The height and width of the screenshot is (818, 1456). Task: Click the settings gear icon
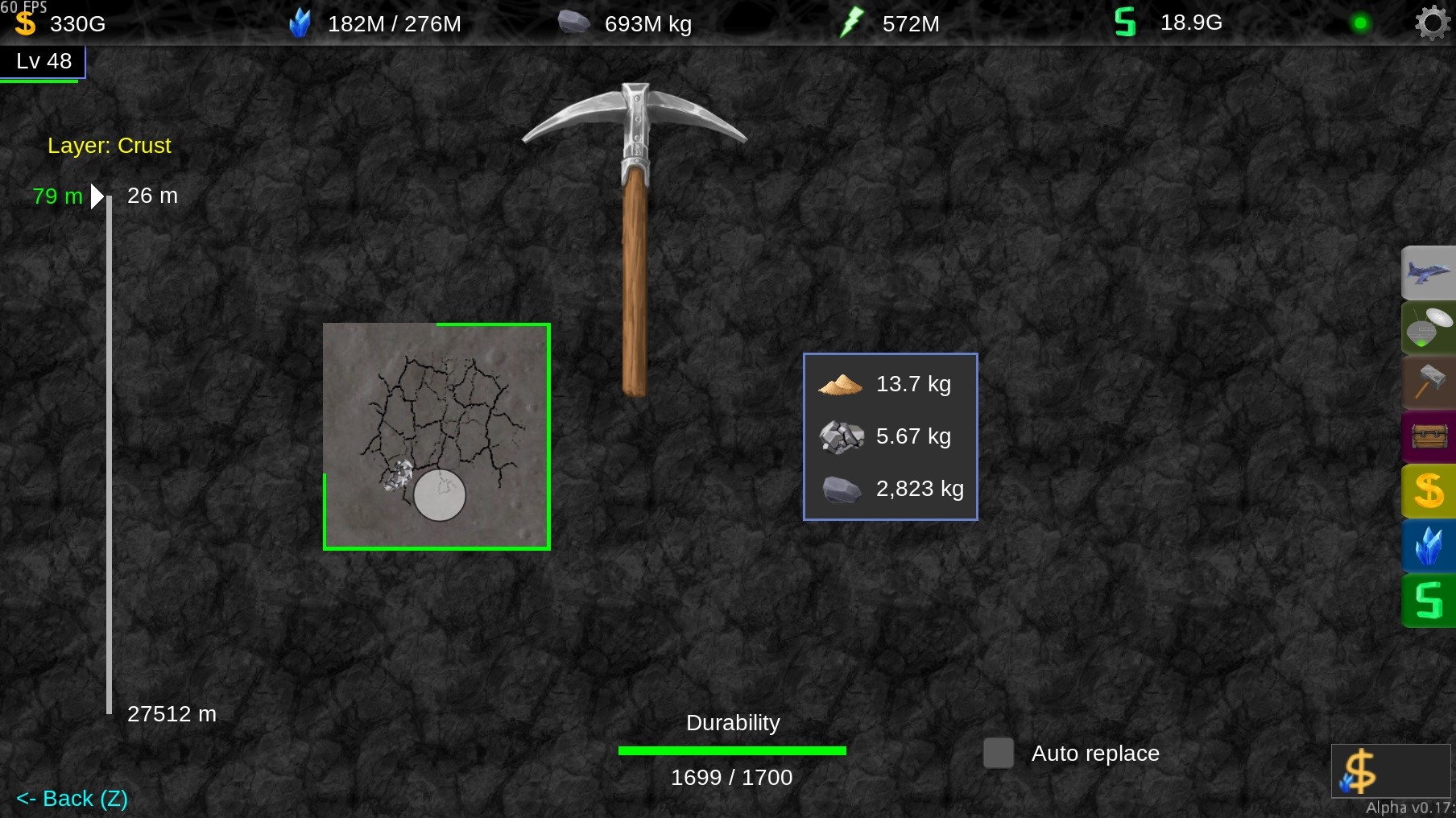[1431, 23]
